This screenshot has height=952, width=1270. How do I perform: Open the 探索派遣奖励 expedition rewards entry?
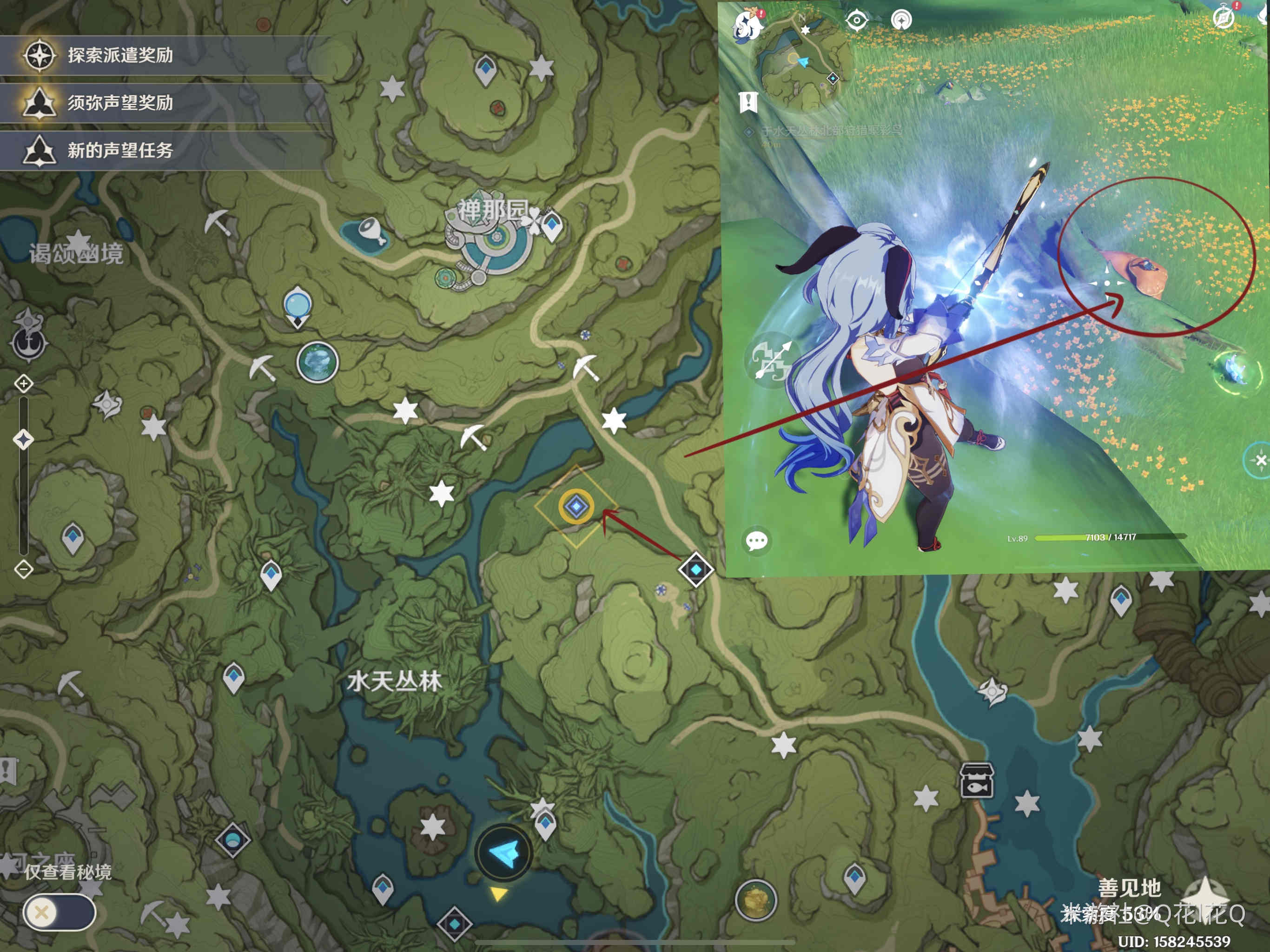[120, 56]
